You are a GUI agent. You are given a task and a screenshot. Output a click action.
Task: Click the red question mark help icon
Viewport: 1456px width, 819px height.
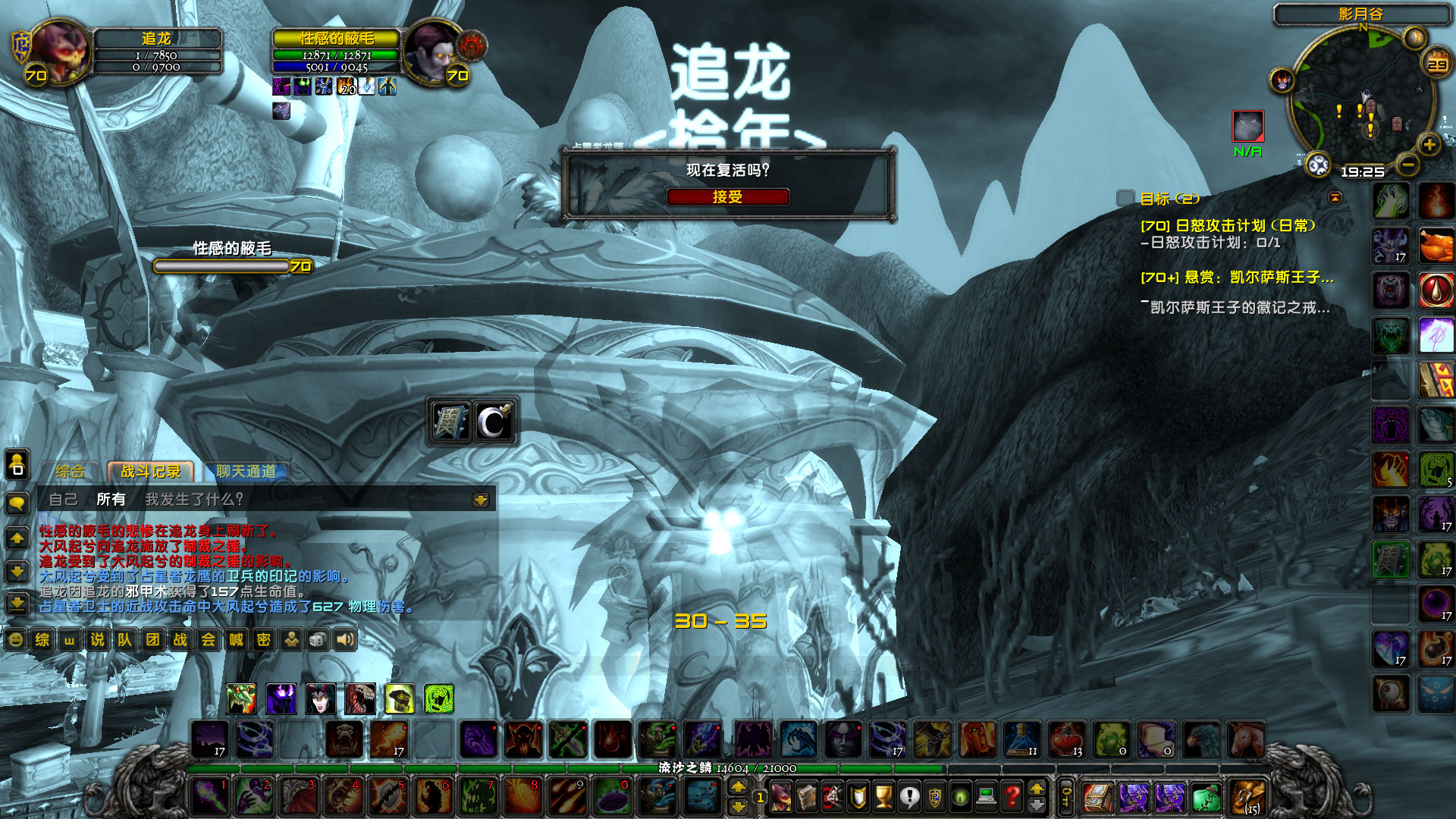(x=1012, y=798)
